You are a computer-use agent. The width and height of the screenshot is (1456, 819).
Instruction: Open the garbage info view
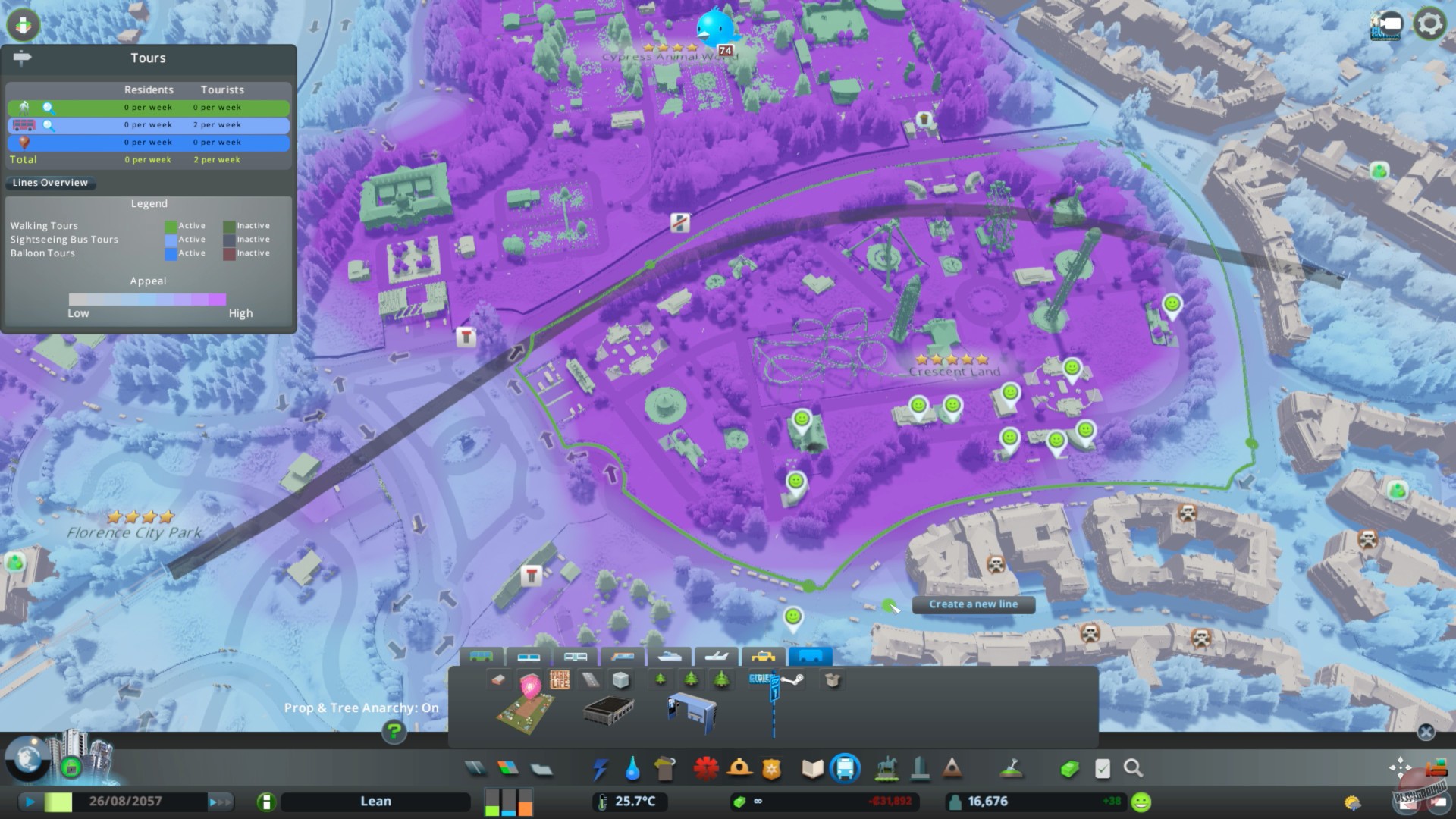[664, 769]
